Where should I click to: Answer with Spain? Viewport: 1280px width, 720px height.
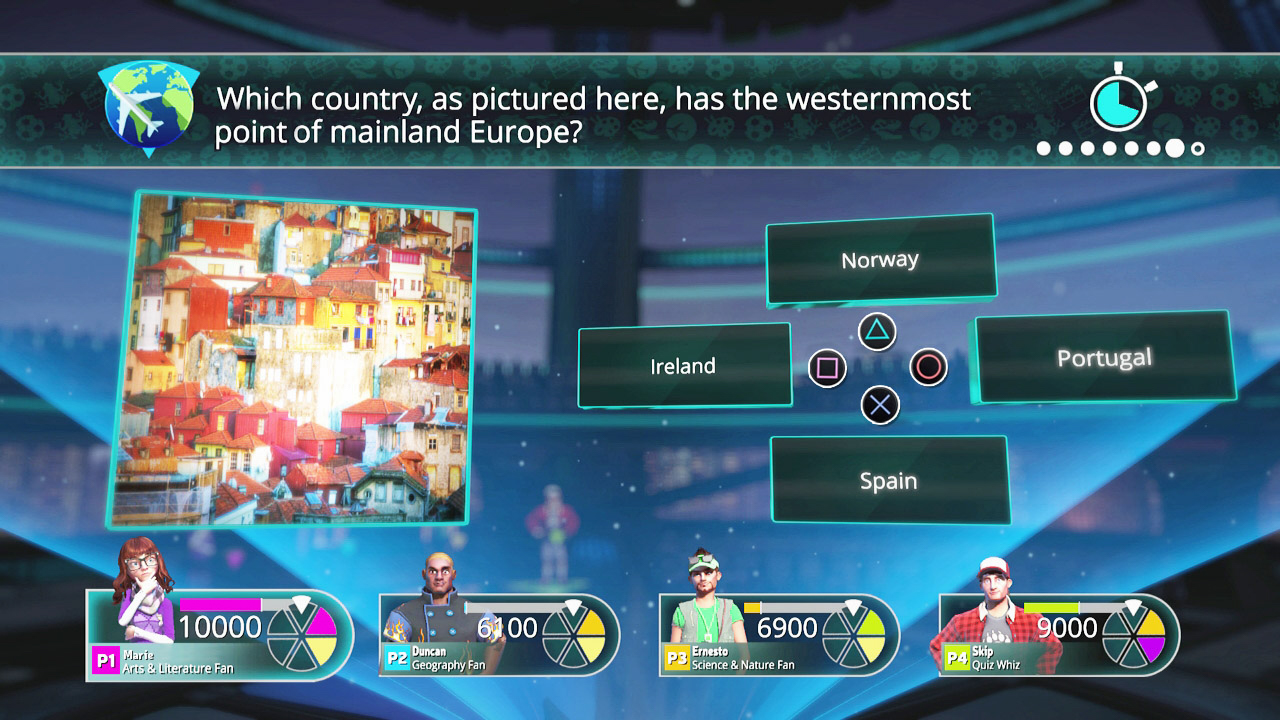(x=888, y=481)
